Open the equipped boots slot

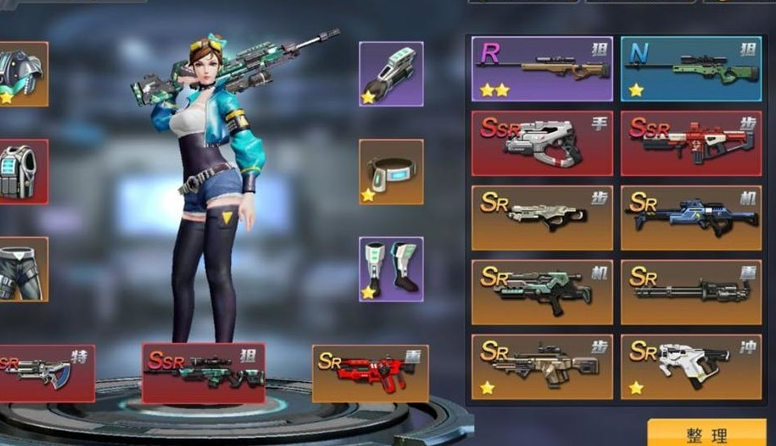coord(391,269)
